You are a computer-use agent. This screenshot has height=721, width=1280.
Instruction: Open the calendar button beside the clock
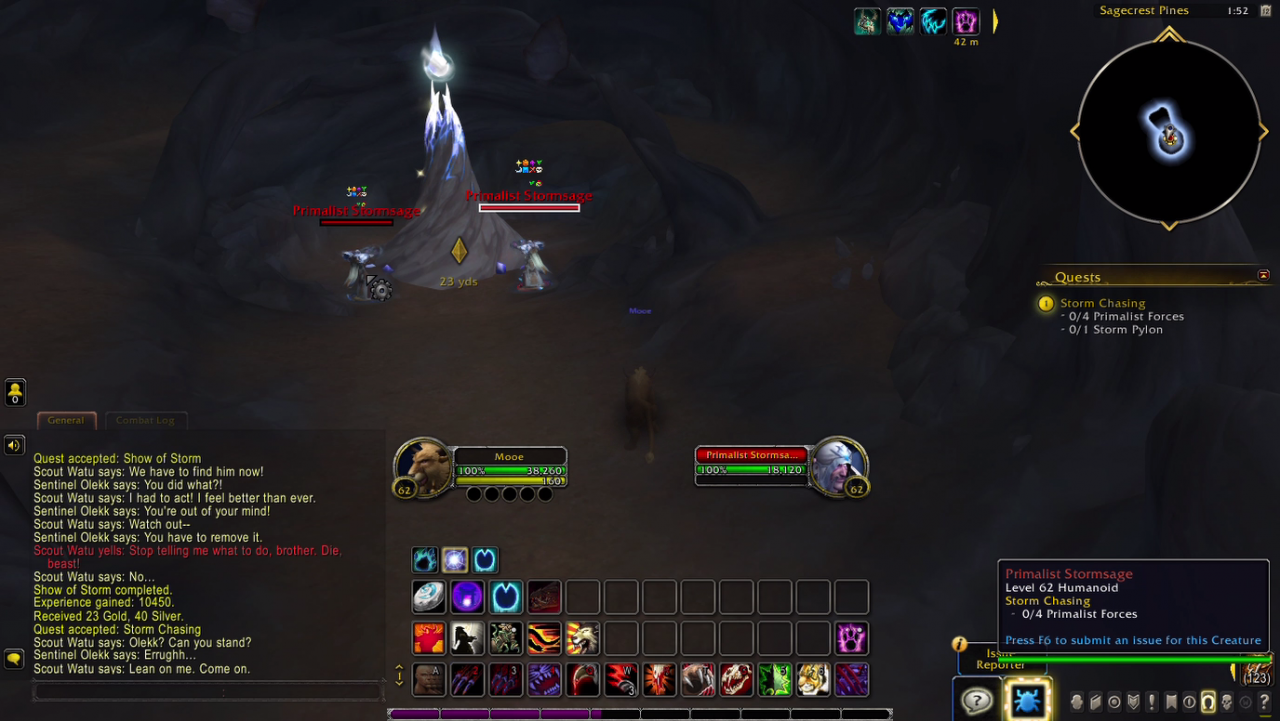[1265, 10]
